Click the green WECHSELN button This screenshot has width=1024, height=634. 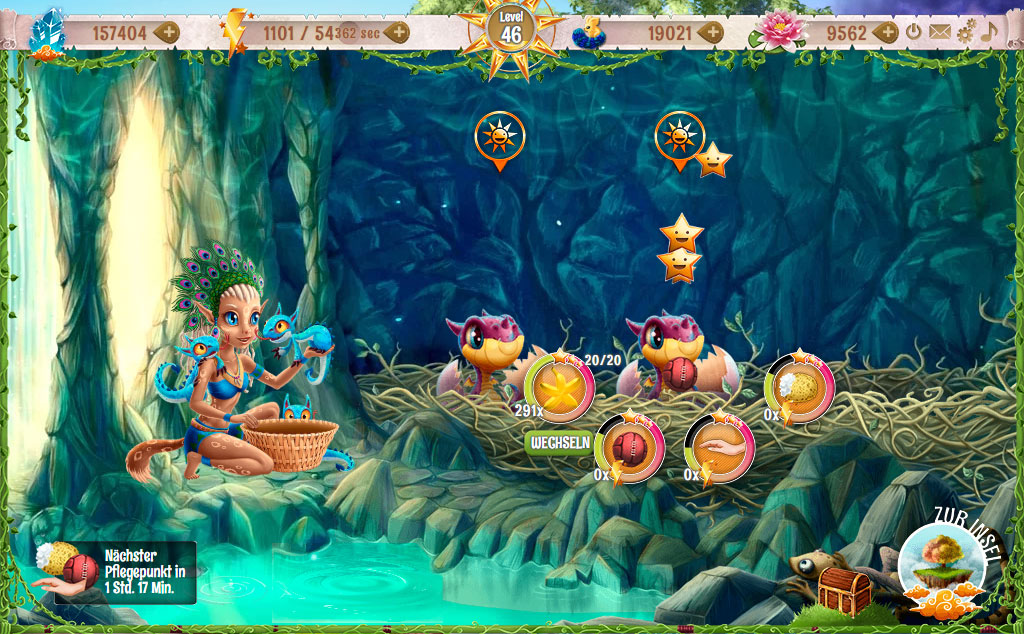(x=558, y=443)
